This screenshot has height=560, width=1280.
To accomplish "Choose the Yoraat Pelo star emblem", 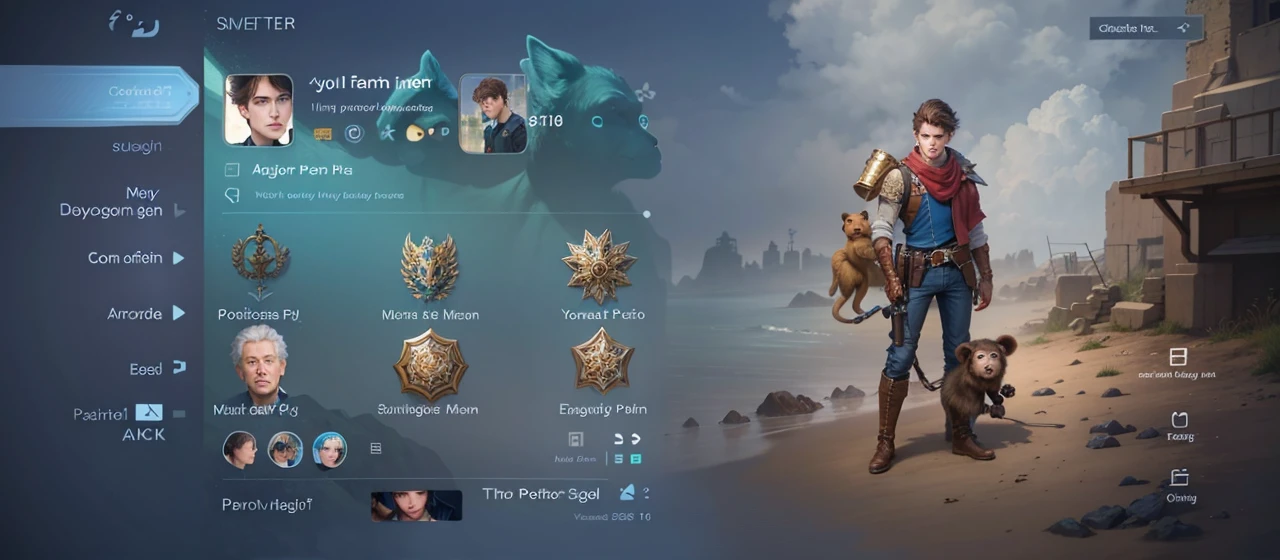I will [598, 265].
